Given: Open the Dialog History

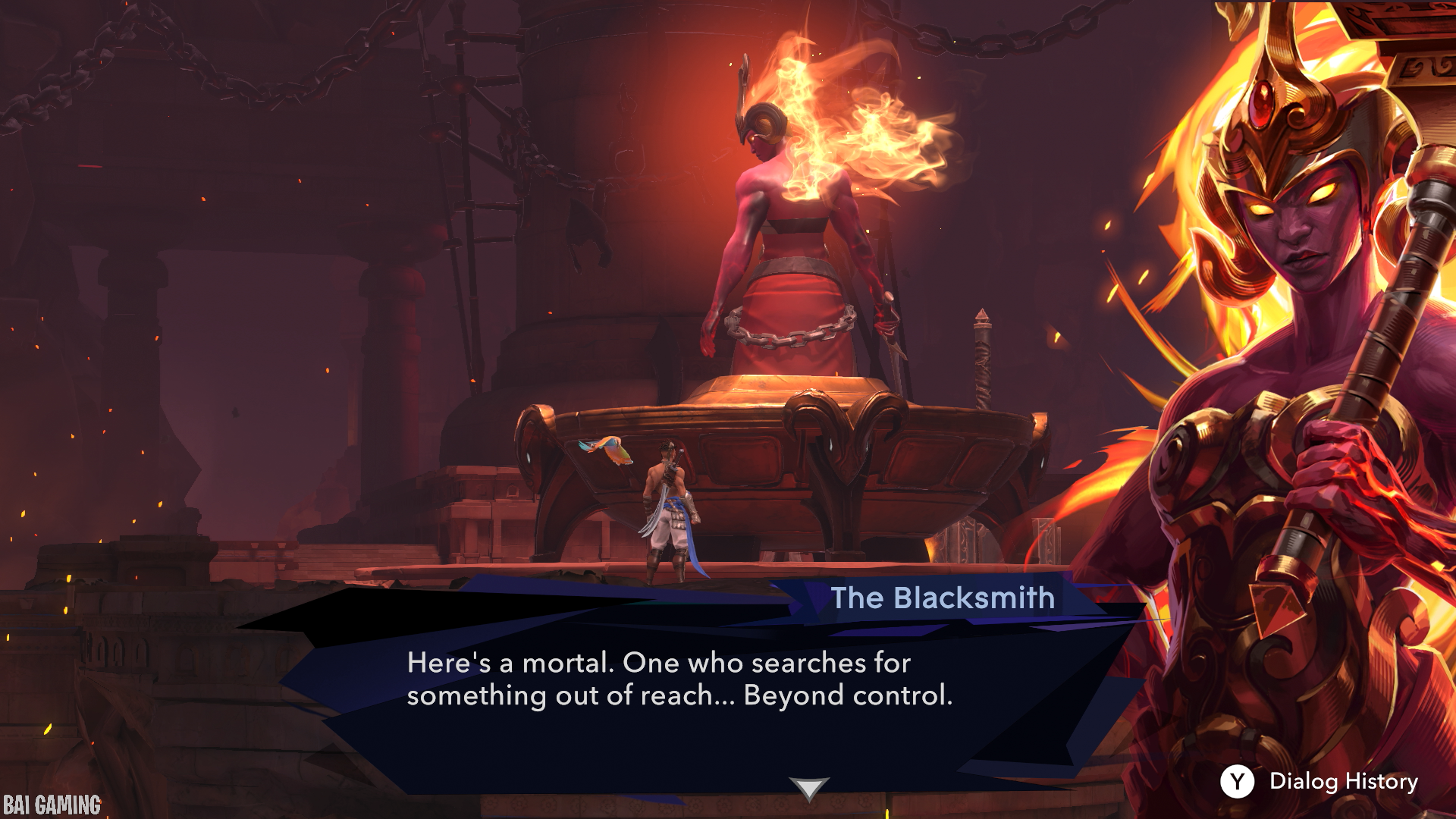Looking at the screenshot, I should pos(1319,781).
